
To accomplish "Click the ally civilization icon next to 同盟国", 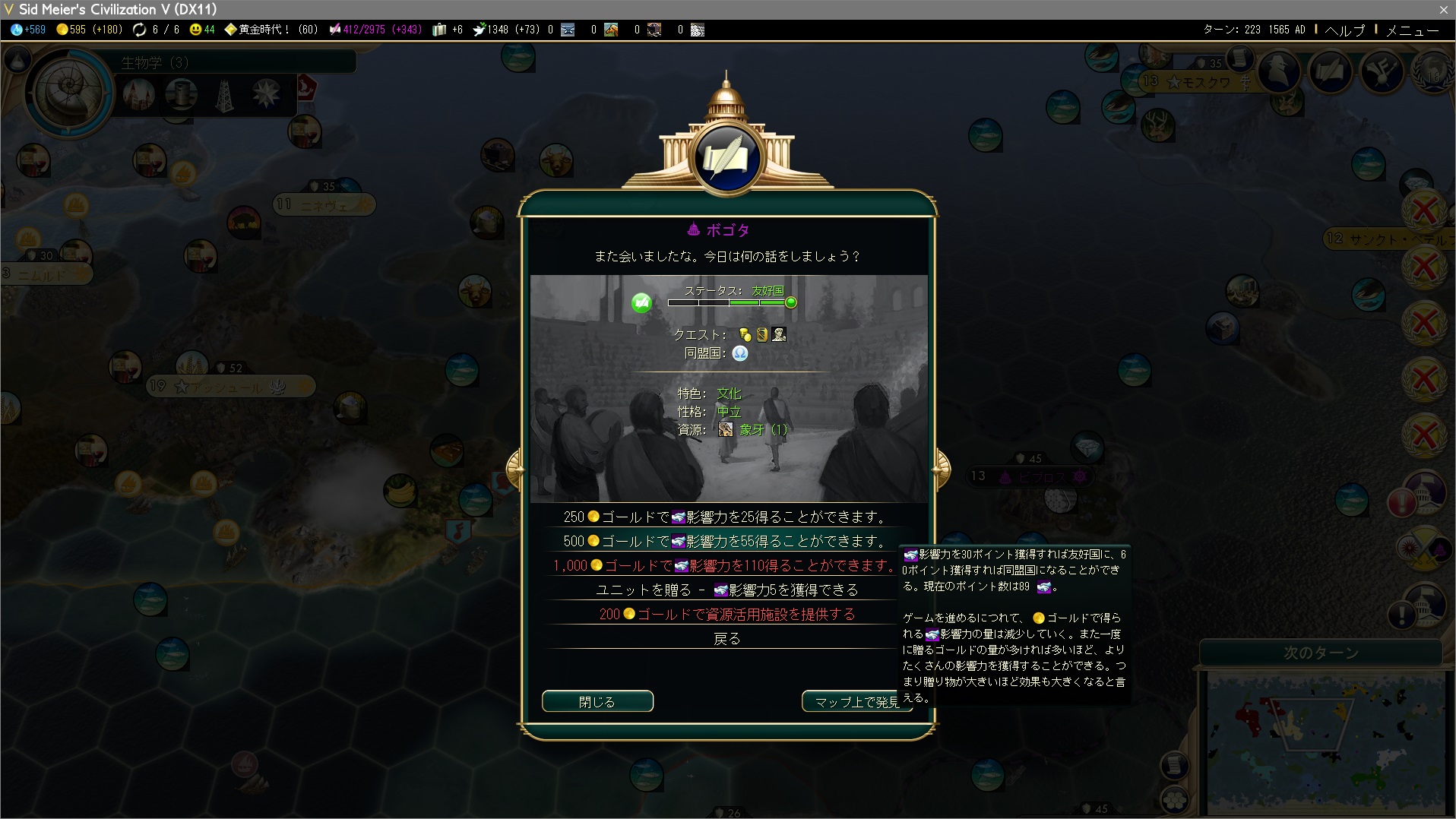I will tap(739, 353).
